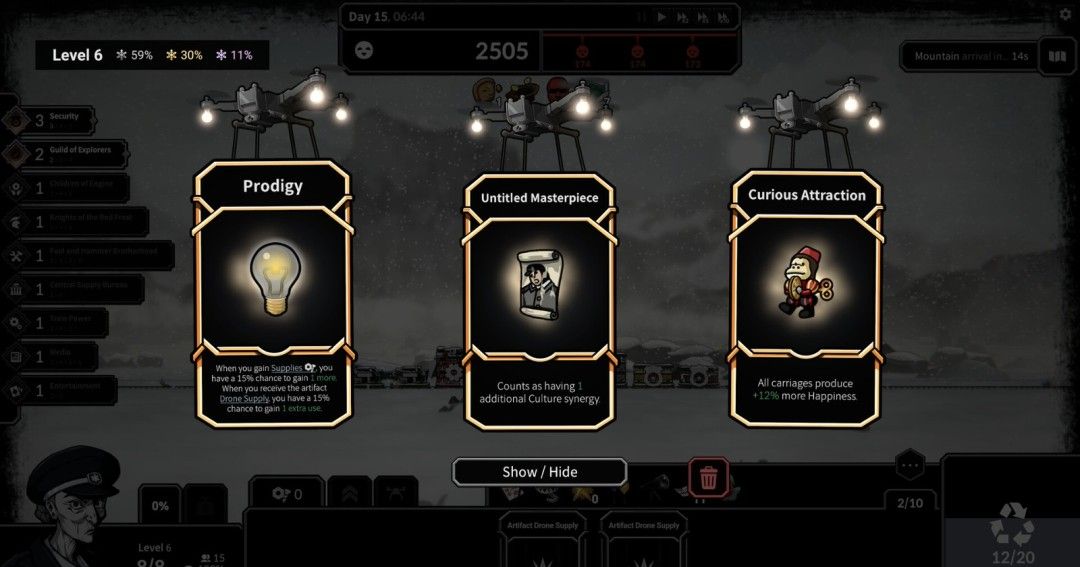Discard rewards with the red trash button
Screen dimensions: 1080x567
coord(708,478)
